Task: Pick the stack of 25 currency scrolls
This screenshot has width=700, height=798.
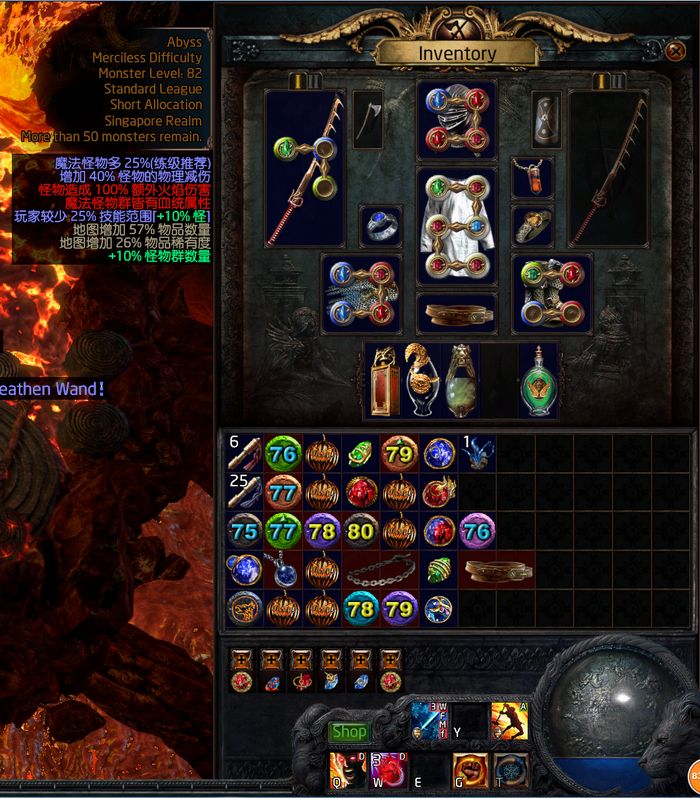Action: tap(243, 493)
